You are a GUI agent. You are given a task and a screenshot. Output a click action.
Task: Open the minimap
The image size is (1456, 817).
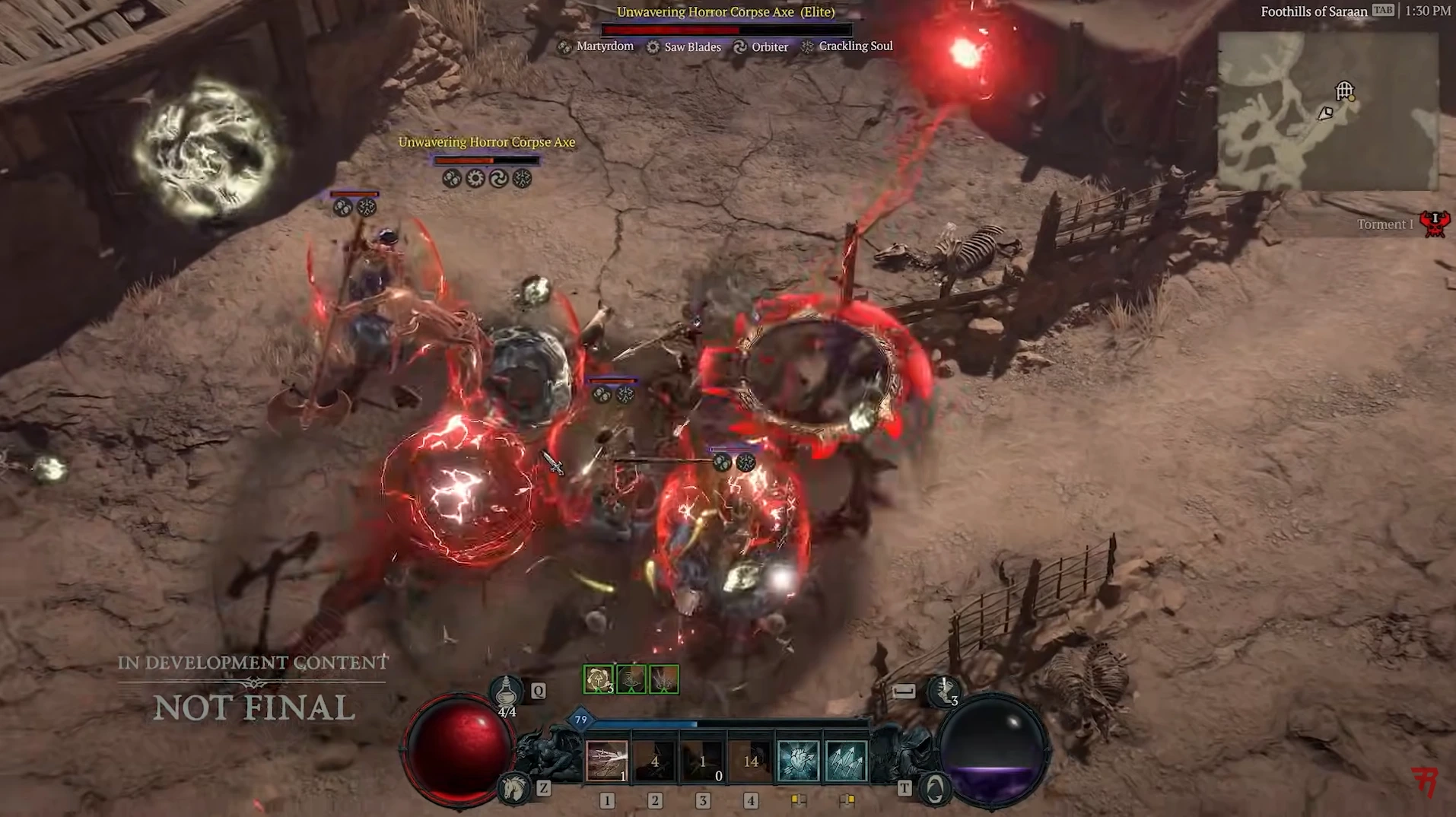(x=1327, y=110)
